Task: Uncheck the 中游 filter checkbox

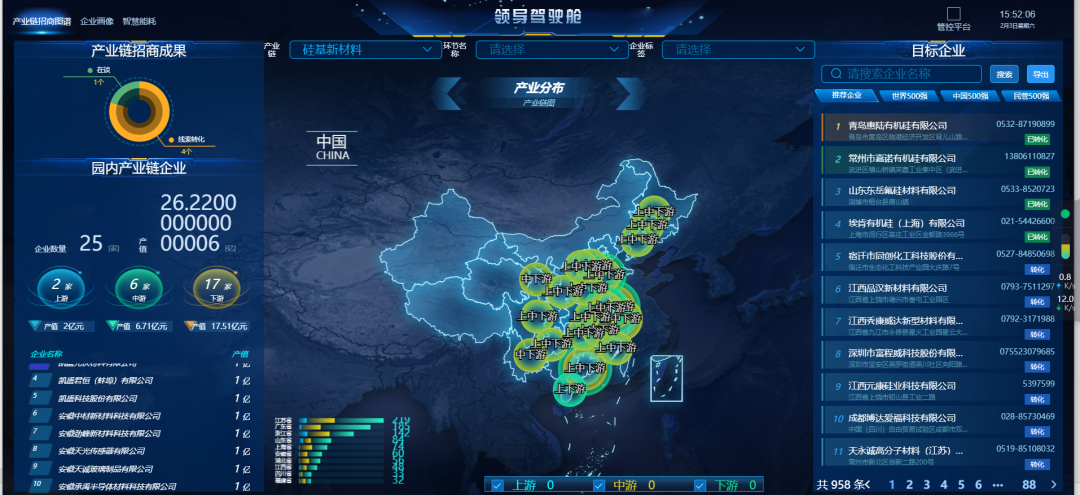Action: click(x=599, y=486)
